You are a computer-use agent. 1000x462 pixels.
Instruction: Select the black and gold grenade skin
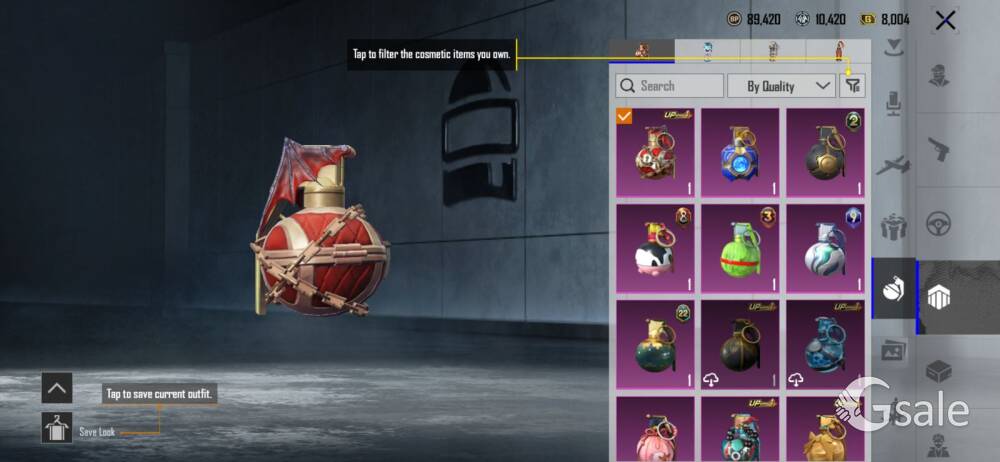tap(825, 153)
